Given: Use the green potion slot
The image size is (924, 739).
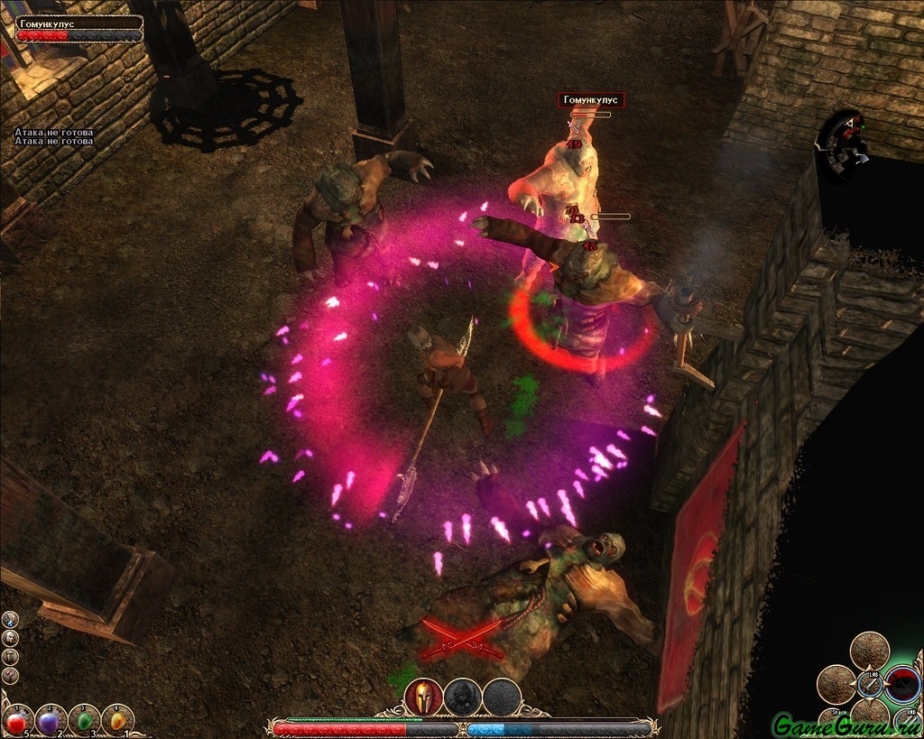Looking at the screenshot, I should click(84, 719).
